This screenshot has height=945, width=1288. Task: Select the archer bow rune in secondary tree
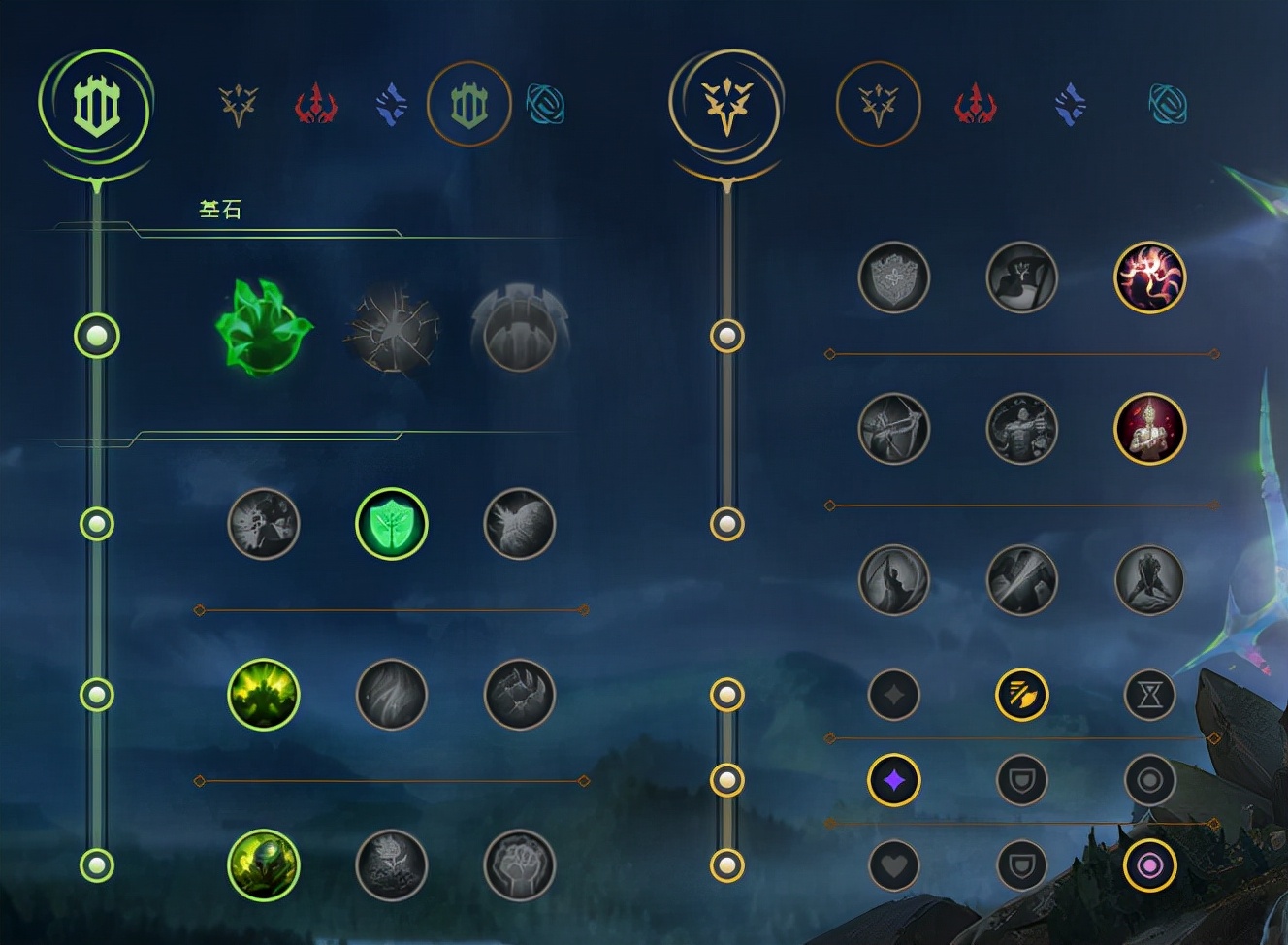pyautogui.click(x=894, y=429)
